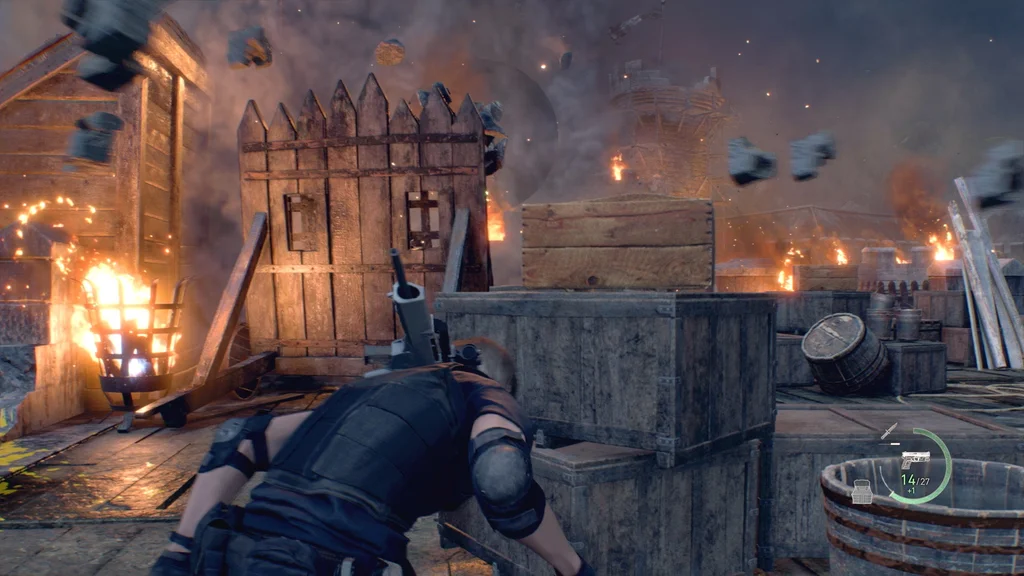Viewport: 1024px width, 576px height.
Task: Click the combat knife icon
Action: tap(888, 431)
